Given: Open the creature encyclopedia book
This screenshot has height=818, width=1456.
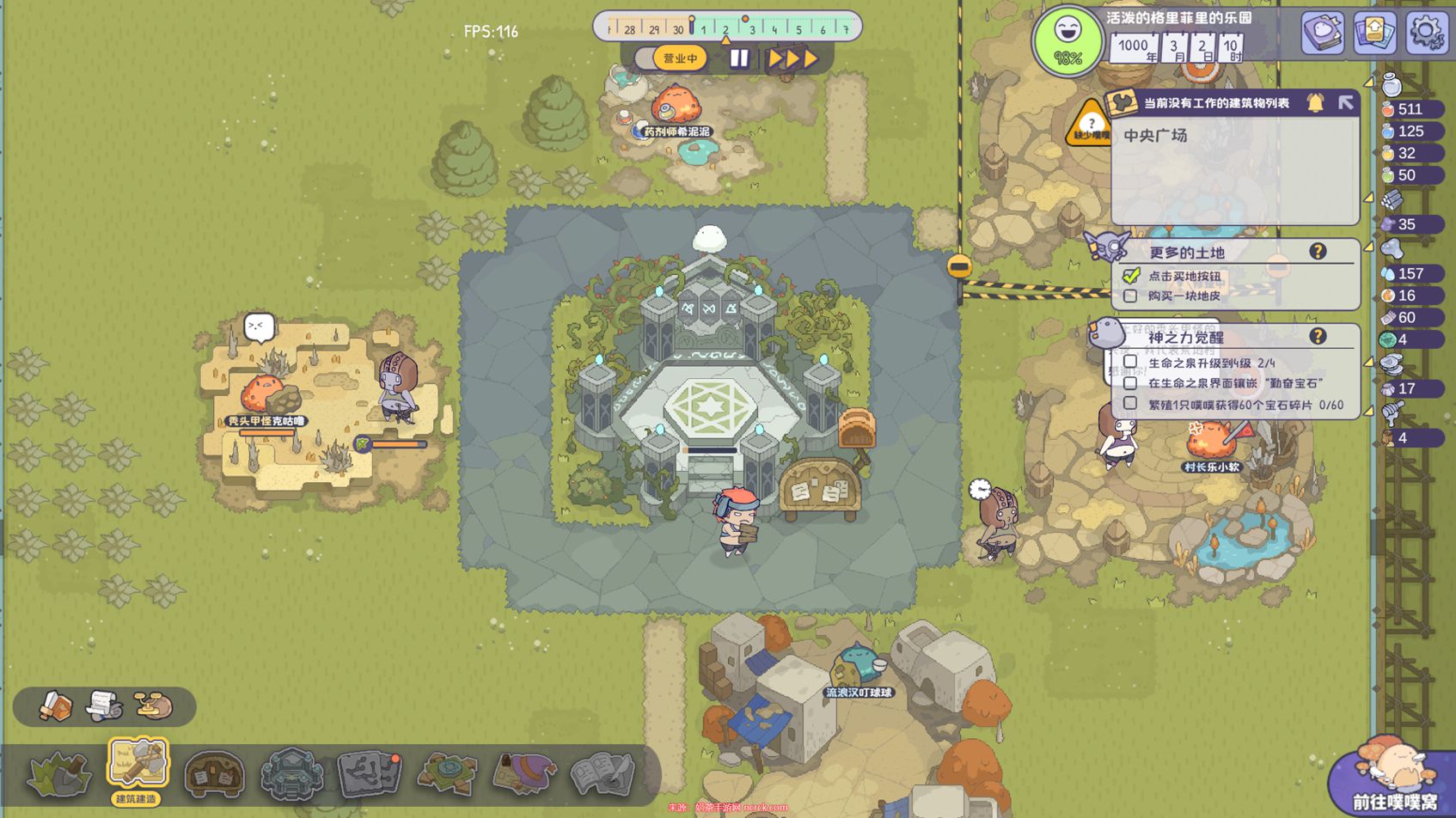Looking at the screenshot, I should coord(1322,33).
